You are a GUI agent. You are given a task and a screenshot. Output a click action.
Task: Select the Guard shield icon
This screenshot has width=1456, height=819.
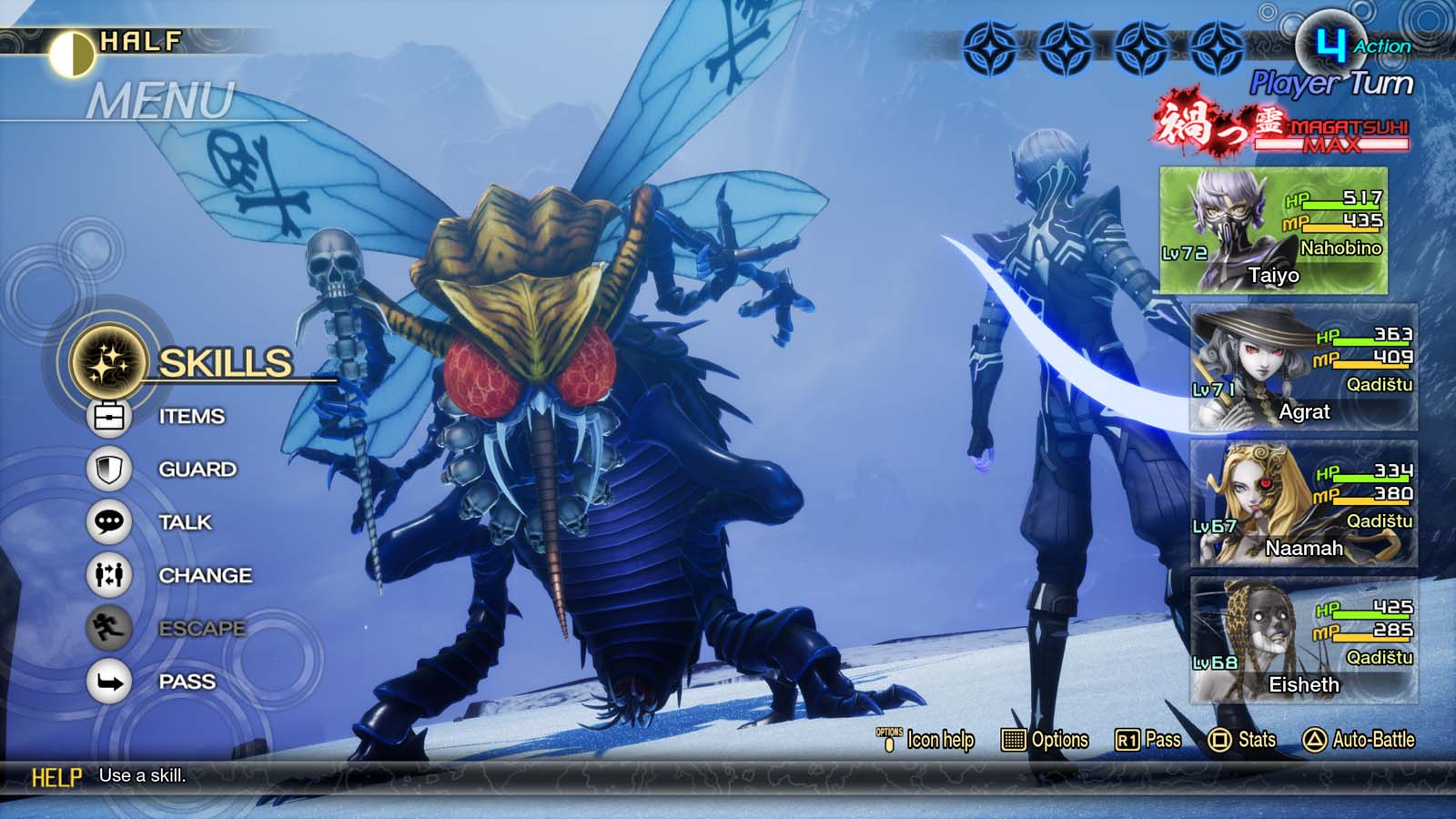pyautogui.click(x=107, y=468)
